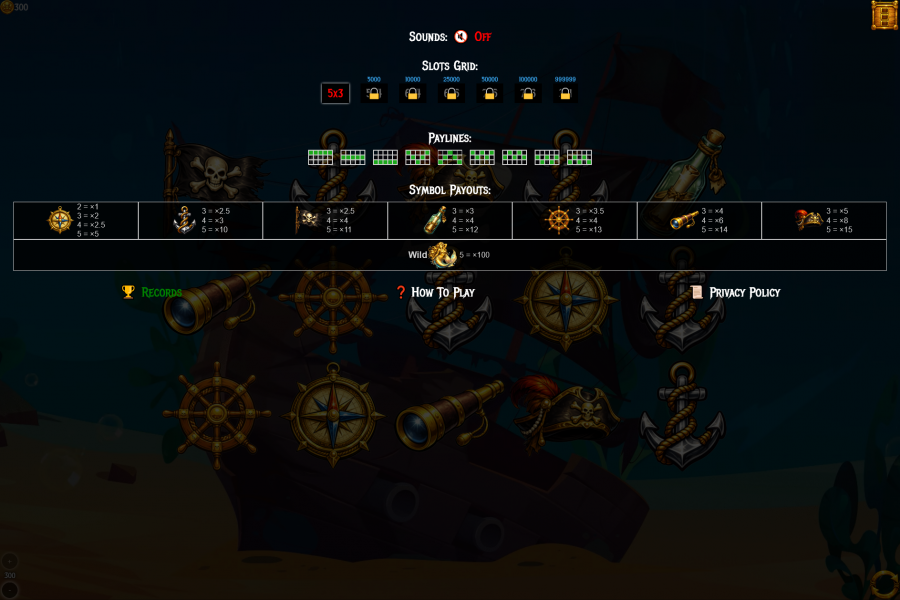Unlock the 999999-coin slots grid
Image resolution: width=900 pixels, height=600 pixels.
[x=565, y=94]
